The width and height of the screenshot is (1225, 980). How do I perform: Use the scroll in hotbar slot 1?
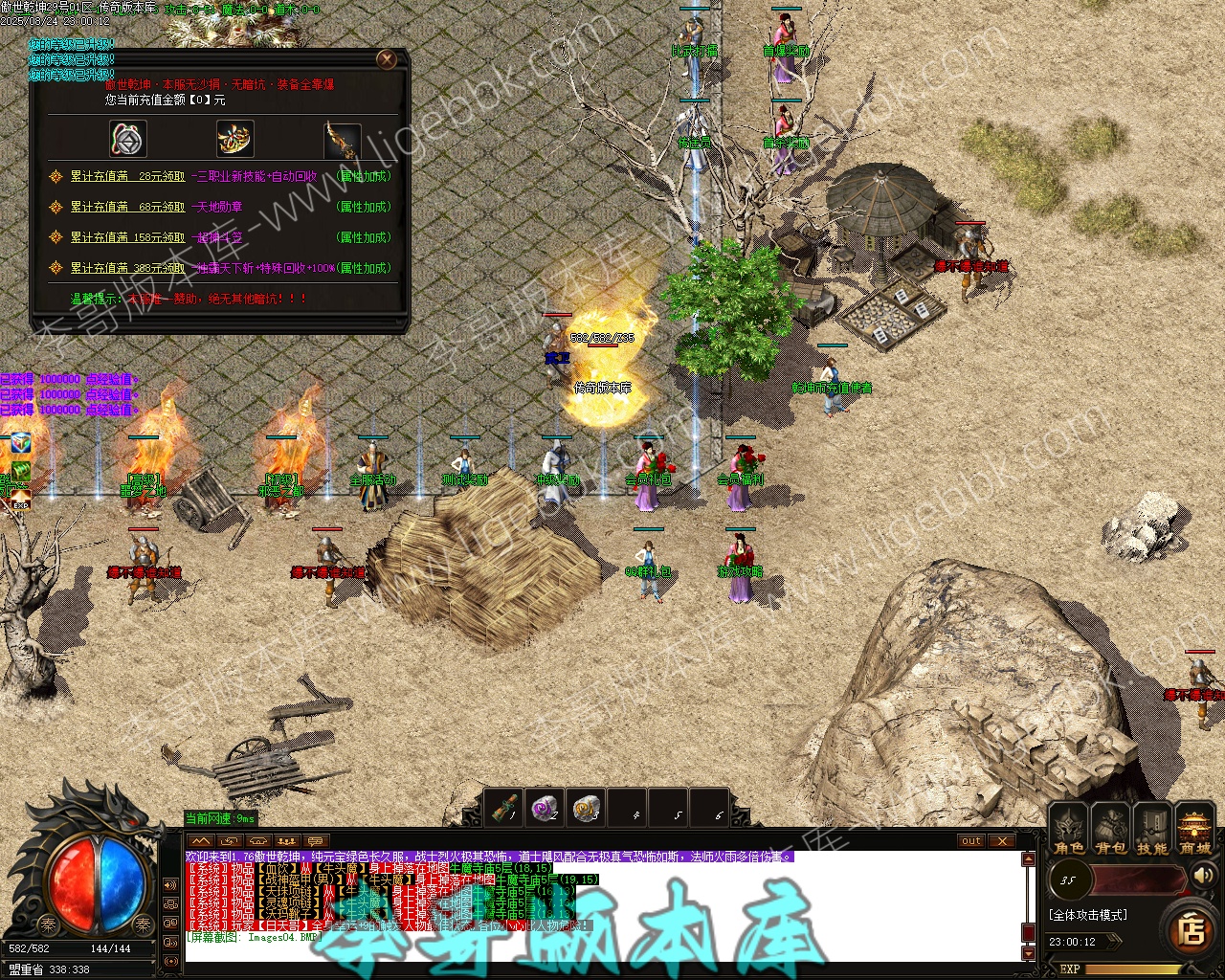coord(503,809)
